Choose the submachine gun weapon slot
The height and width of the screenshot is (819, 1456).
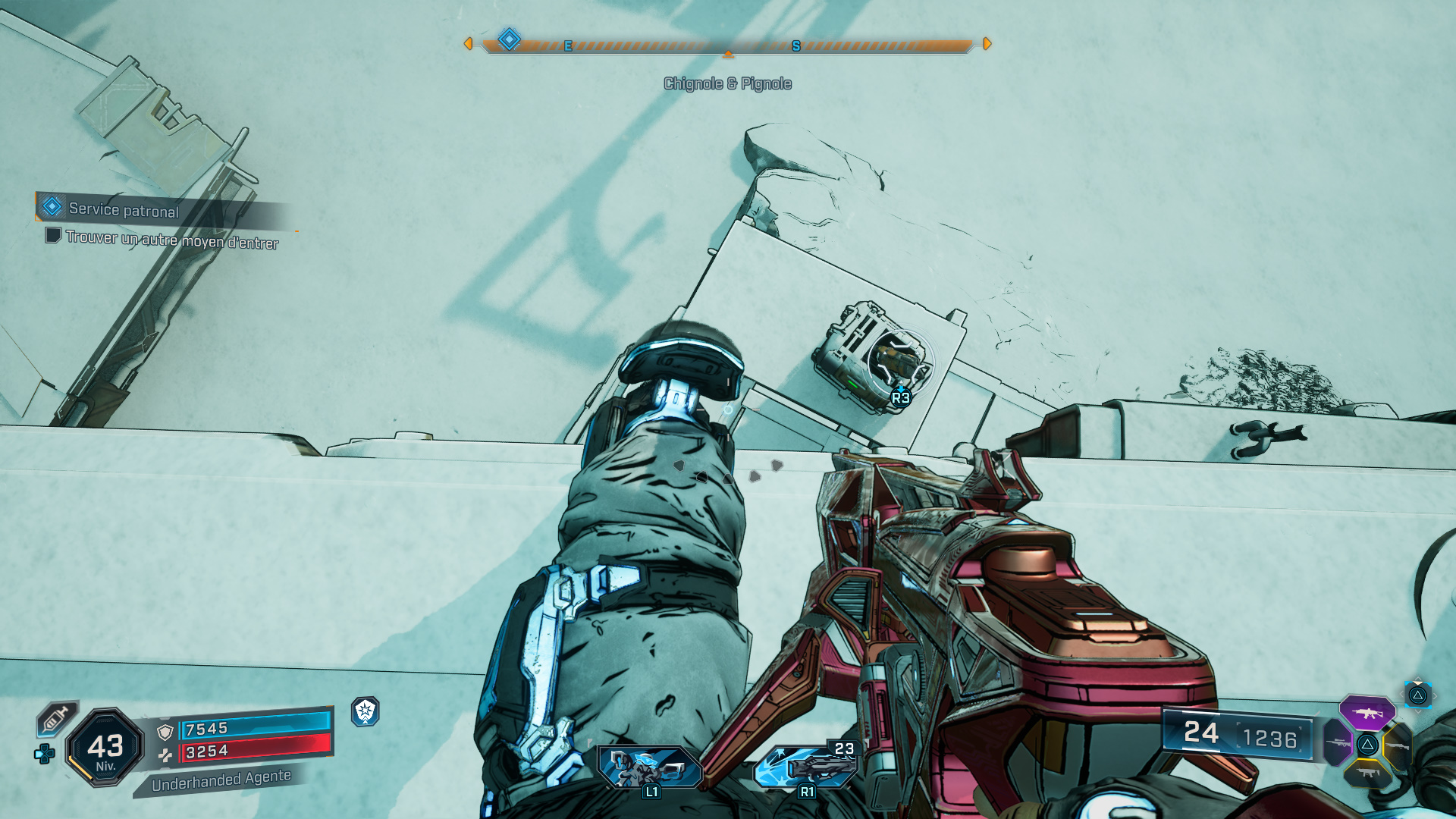pos(1367,773)
